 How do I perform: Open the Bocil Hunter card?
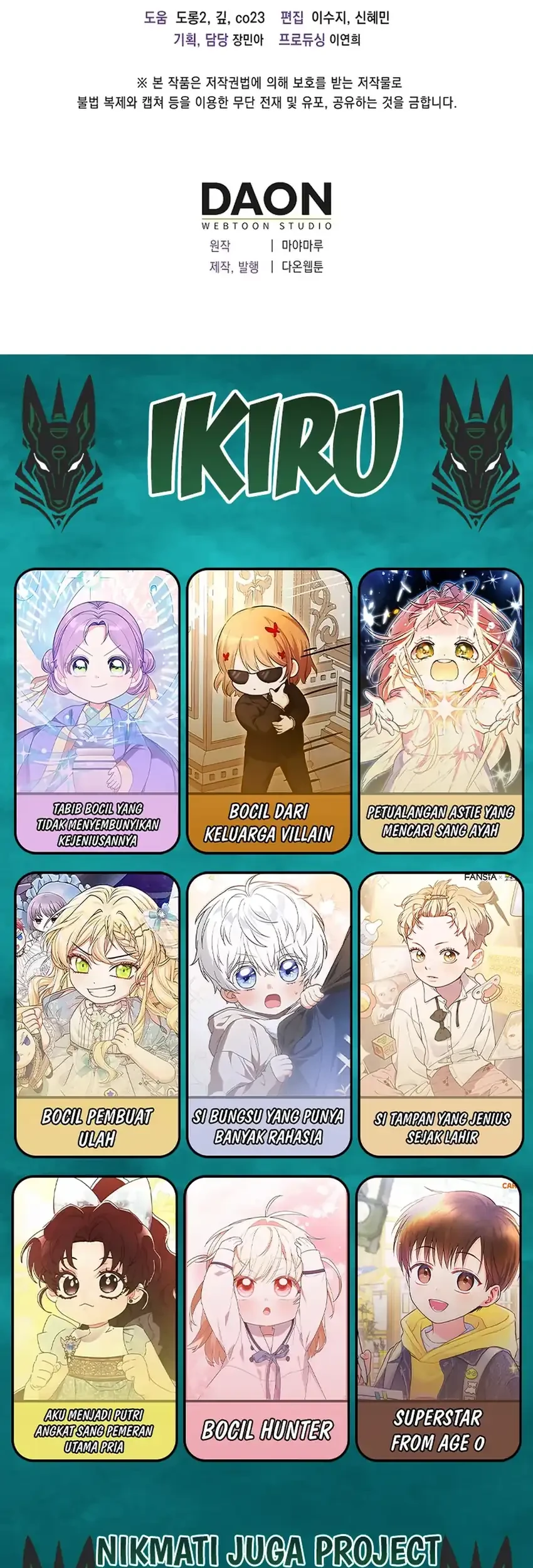tap(266, 1317)
